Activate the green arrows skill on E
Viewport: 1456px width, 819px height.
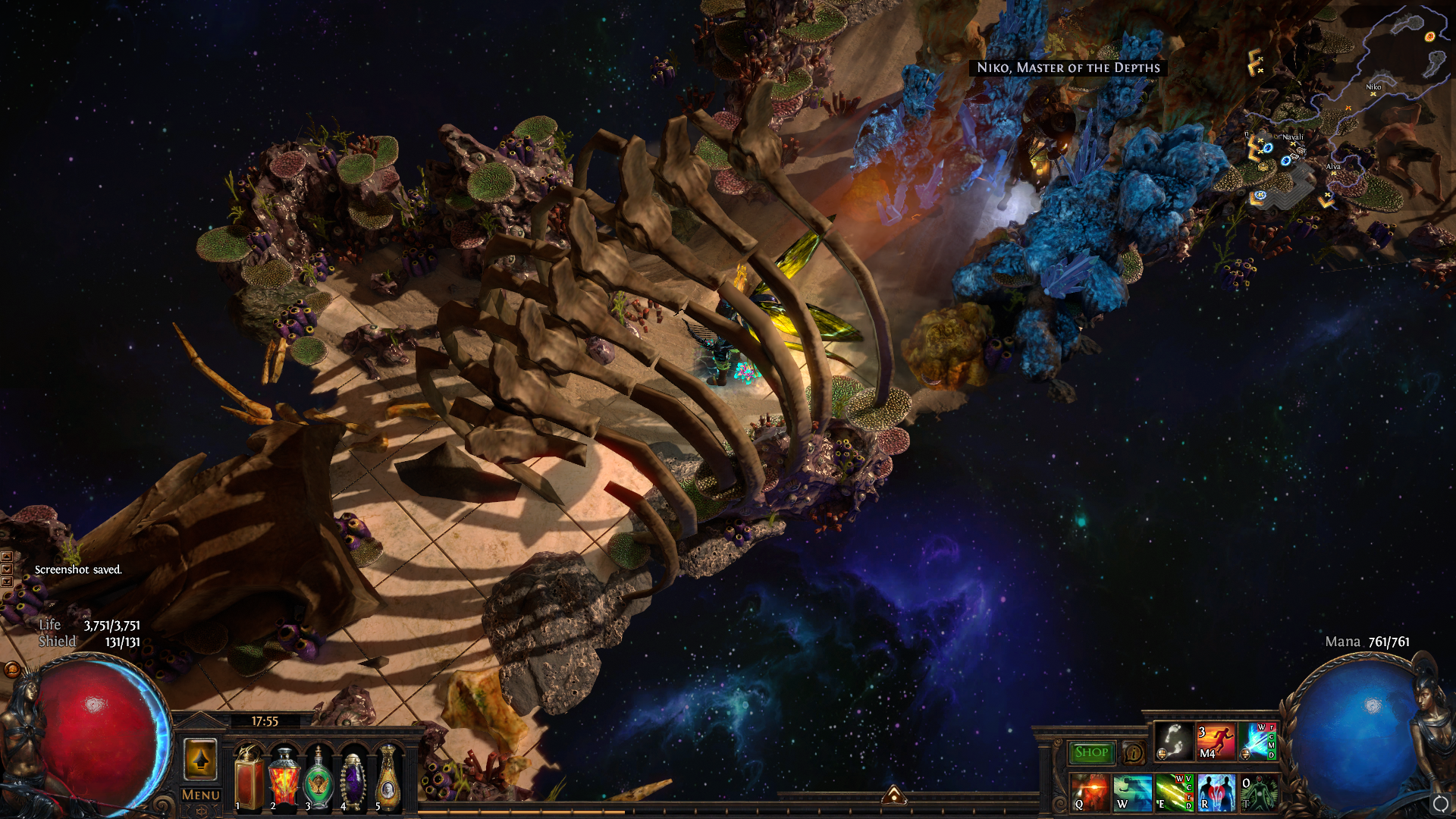[1174, 792]
